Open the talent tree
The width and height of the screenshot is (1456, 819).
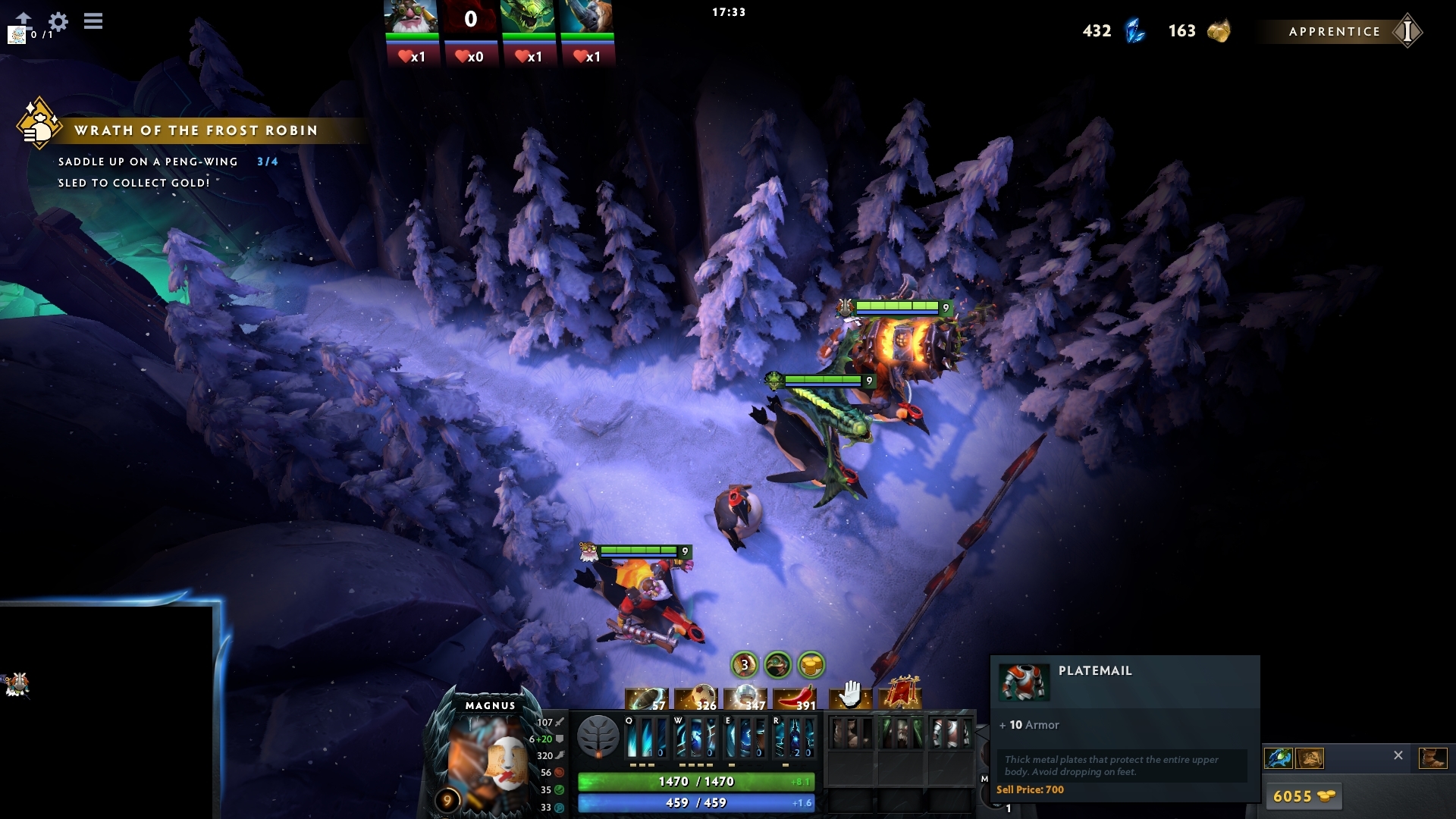pos(598,736)
